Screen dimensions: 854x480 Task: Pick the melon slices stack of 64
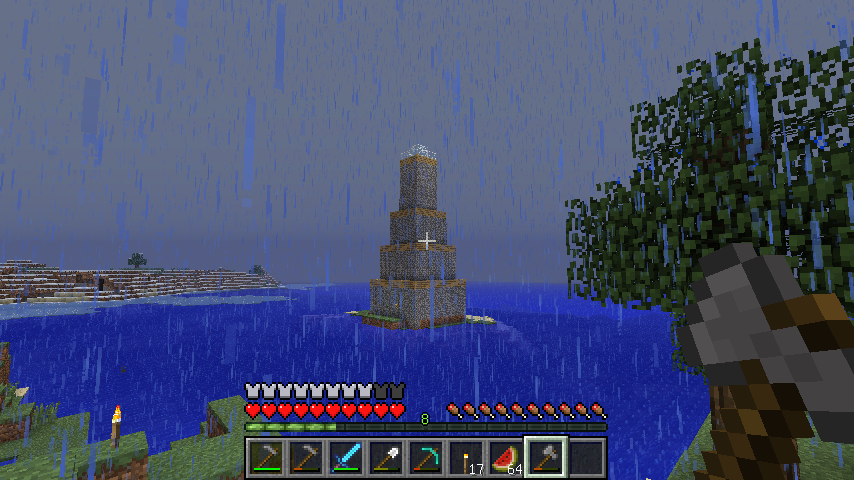[506, 458]
